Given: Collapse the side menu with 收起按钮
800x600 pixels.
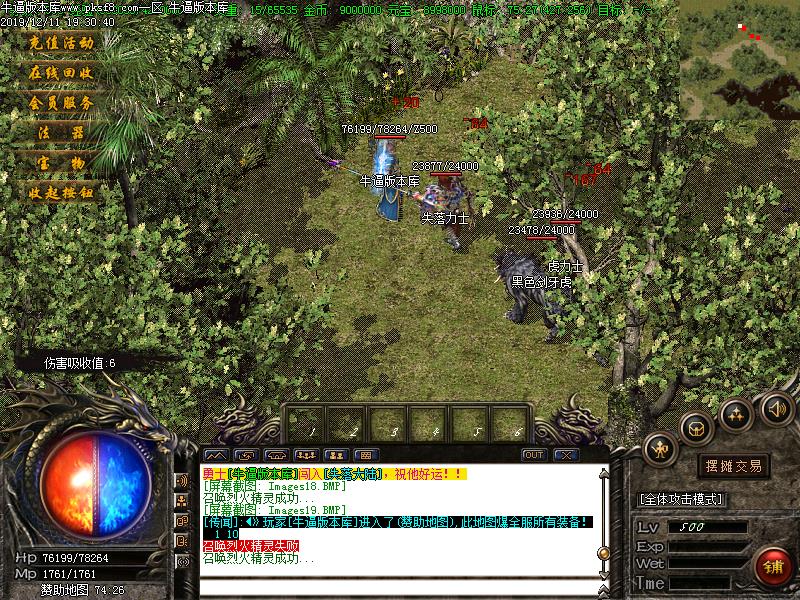Looking at the screenshot, I should 61,193.
